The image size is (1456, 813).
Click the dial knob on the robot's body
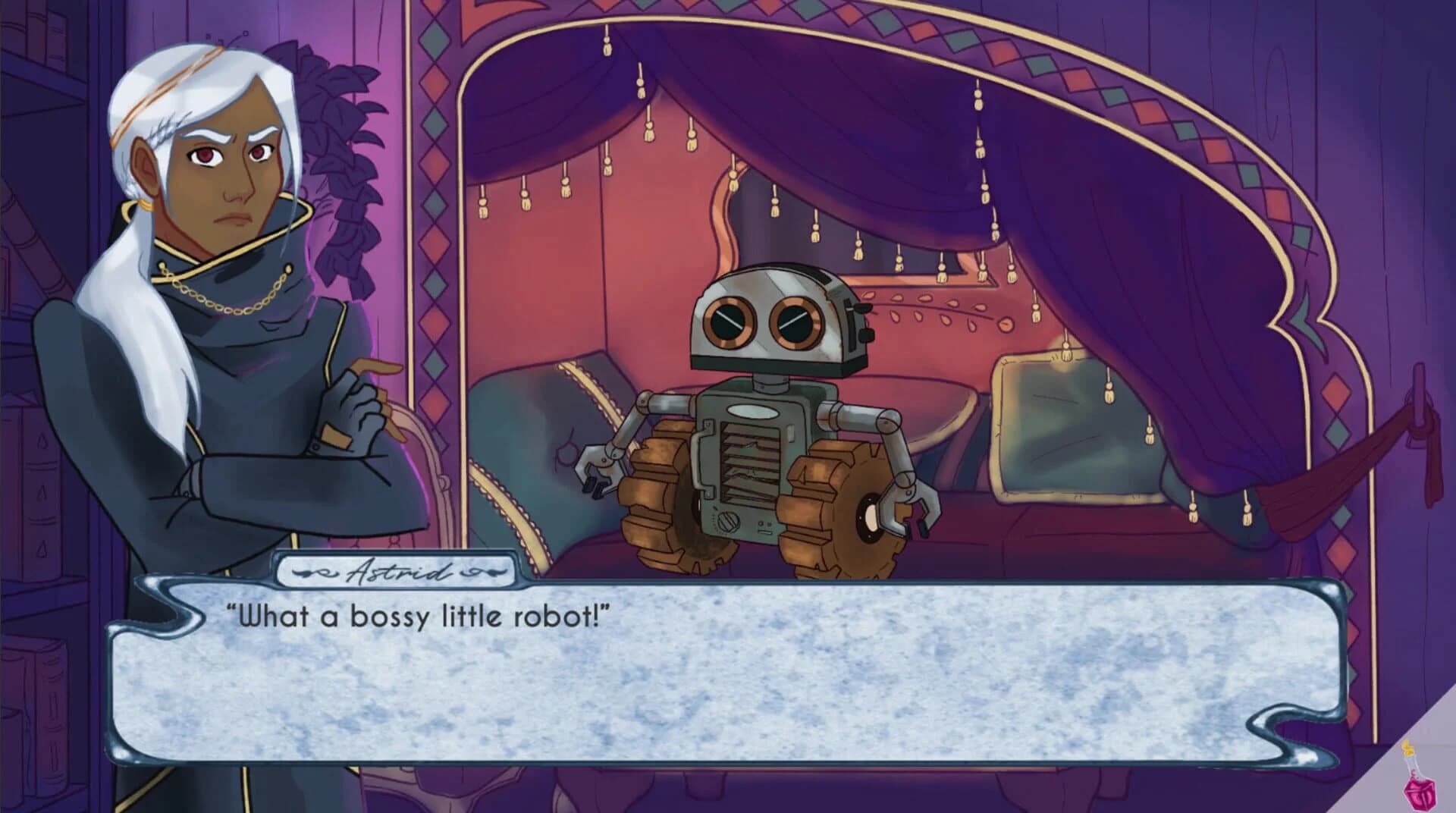click(728, 523)
